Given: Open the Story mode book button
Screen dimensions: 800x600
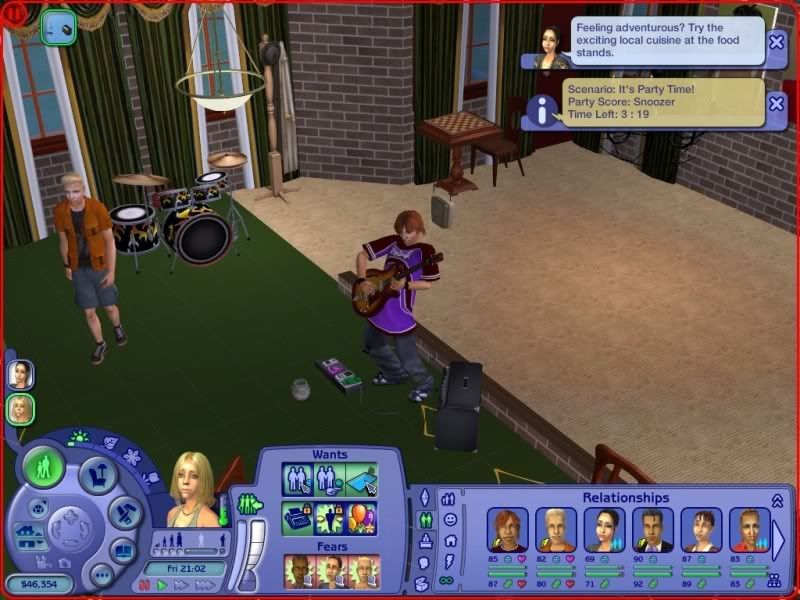Looking at the screenshot, I should tap(122, 550).
